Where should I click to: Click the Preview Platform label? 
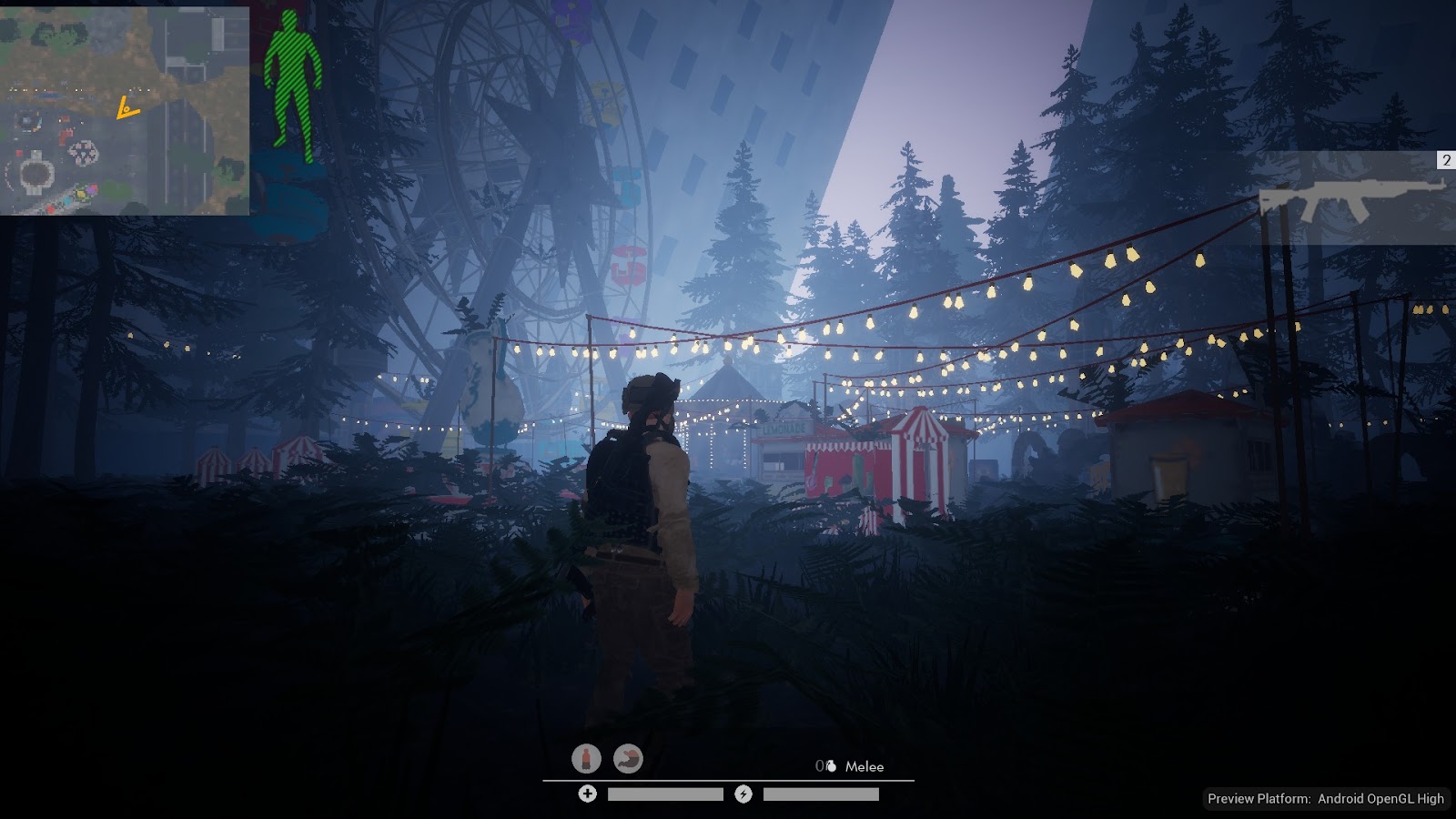point(1325,799)
